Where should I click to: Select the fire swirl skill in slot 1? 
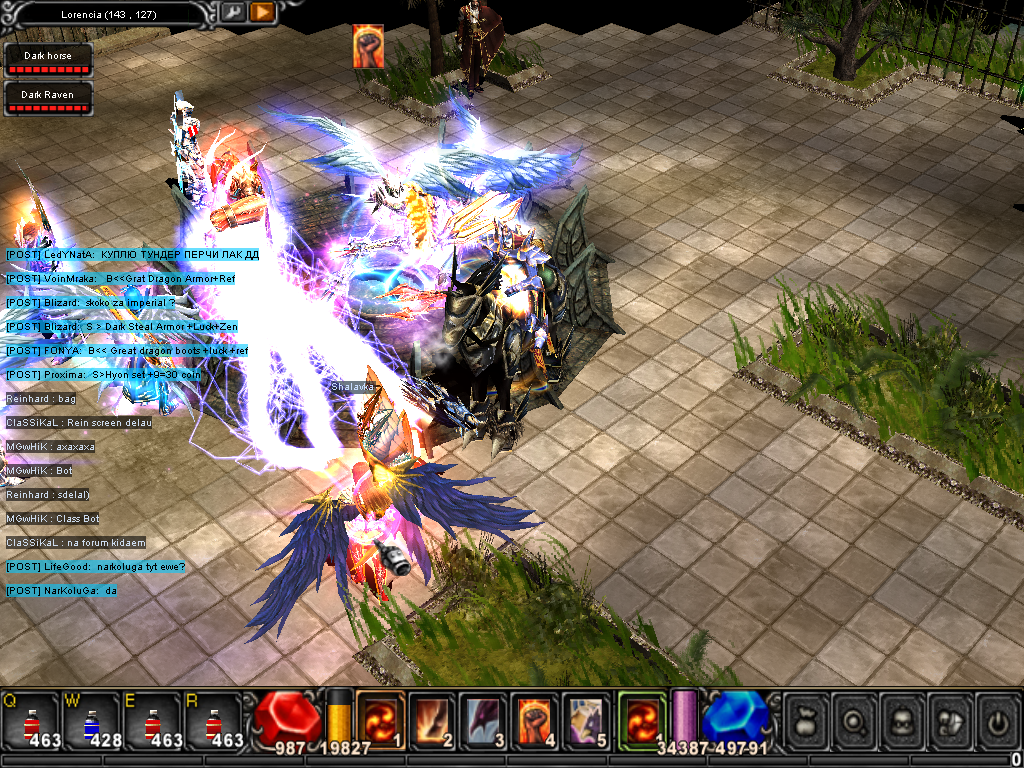click(x=381, y=720)
